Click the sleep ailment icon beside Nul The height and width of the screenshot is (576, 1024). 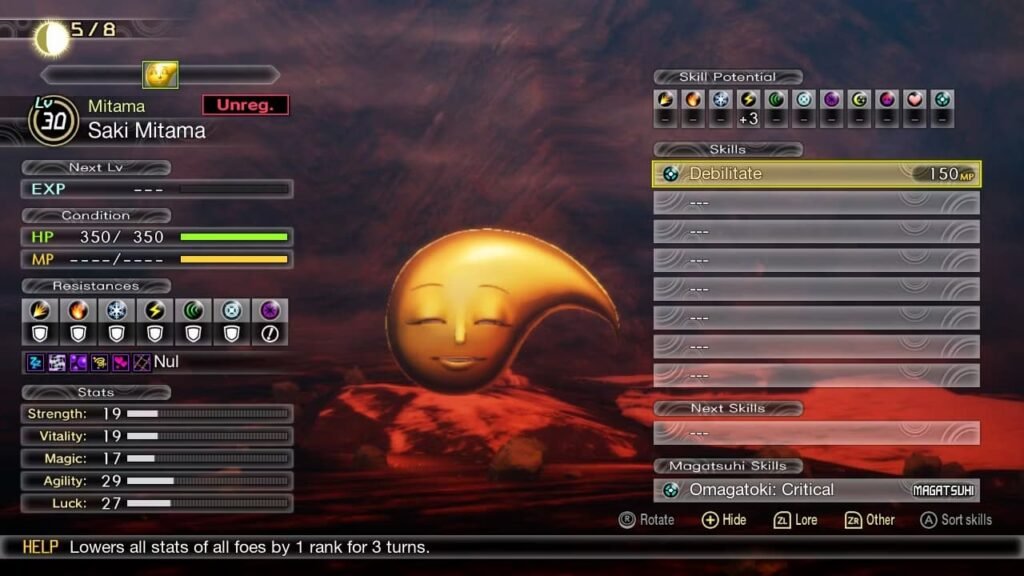pos(34,362)
